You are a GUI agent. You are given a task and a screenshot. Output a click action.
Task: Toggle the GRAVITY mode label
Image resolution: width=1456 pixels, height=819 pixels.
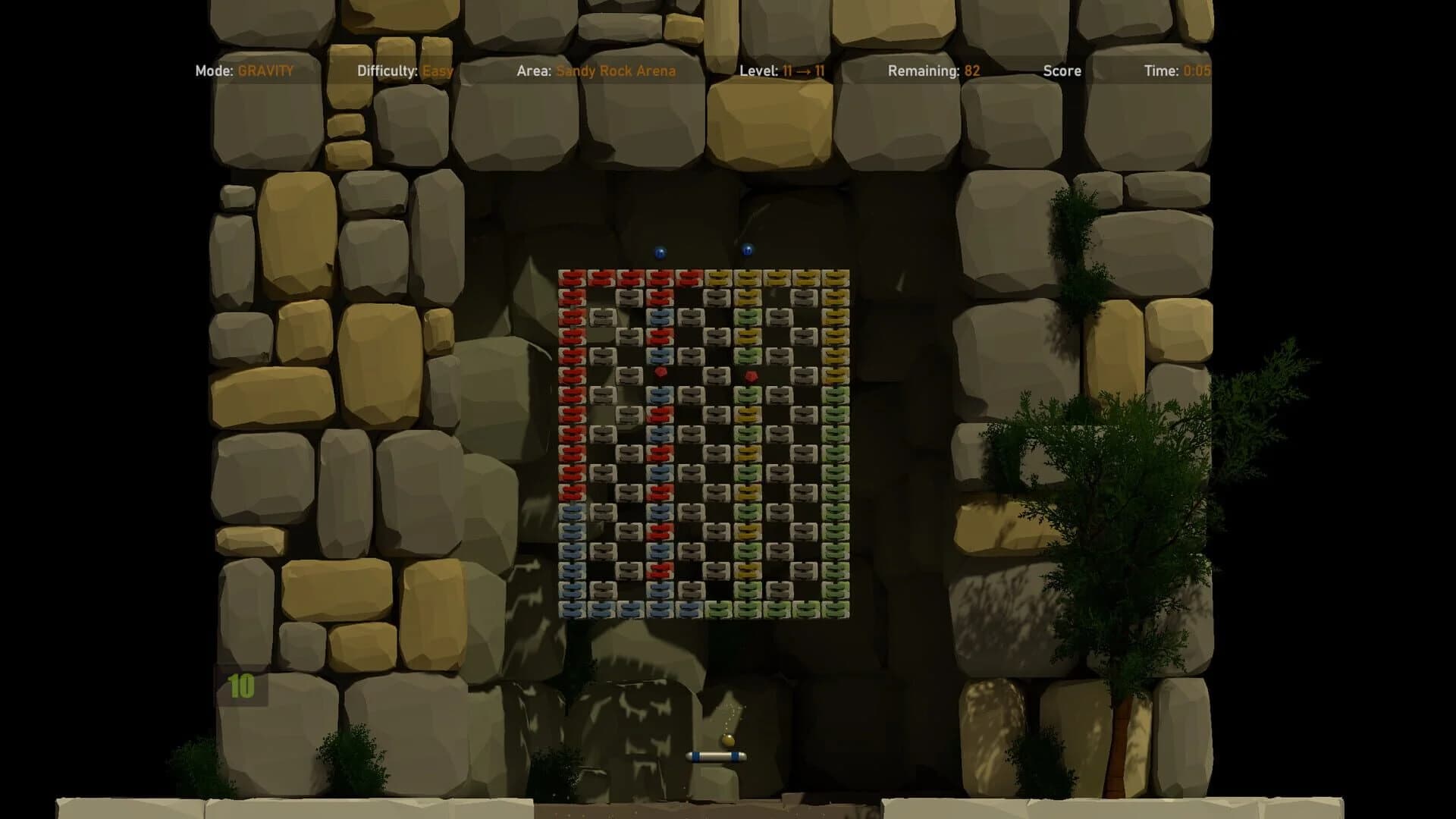265,71
